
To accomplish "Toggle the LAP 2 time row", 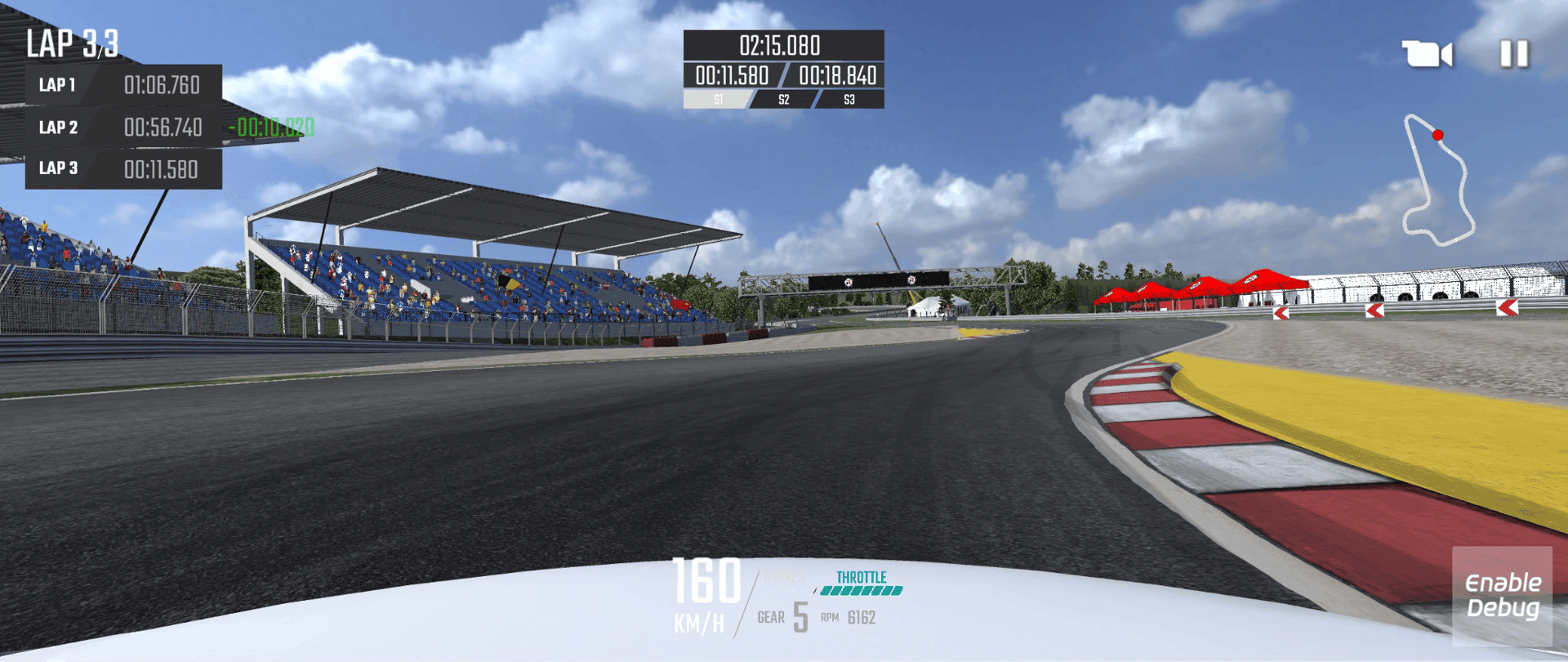I will (122, 127).
